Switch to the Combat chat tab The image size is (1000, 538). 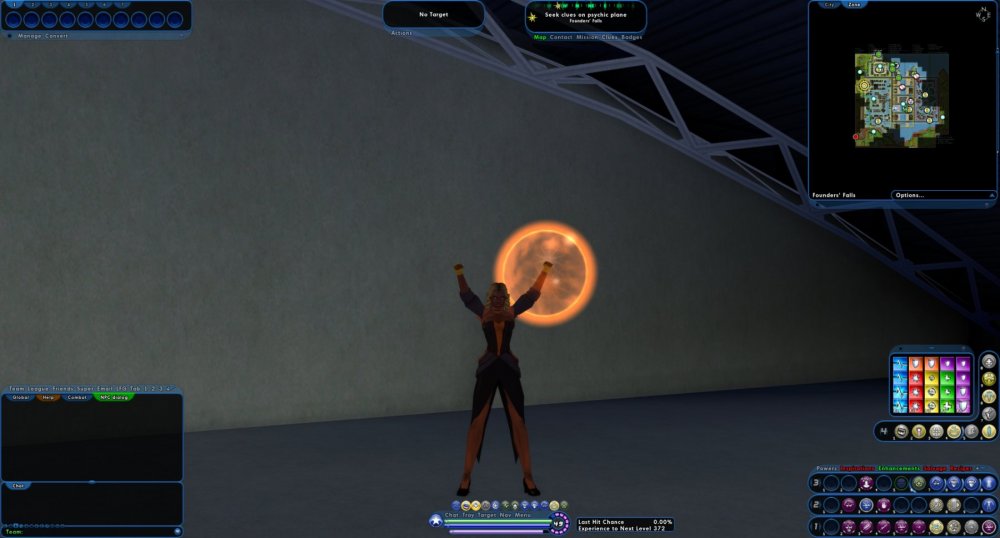coord(77,397)
